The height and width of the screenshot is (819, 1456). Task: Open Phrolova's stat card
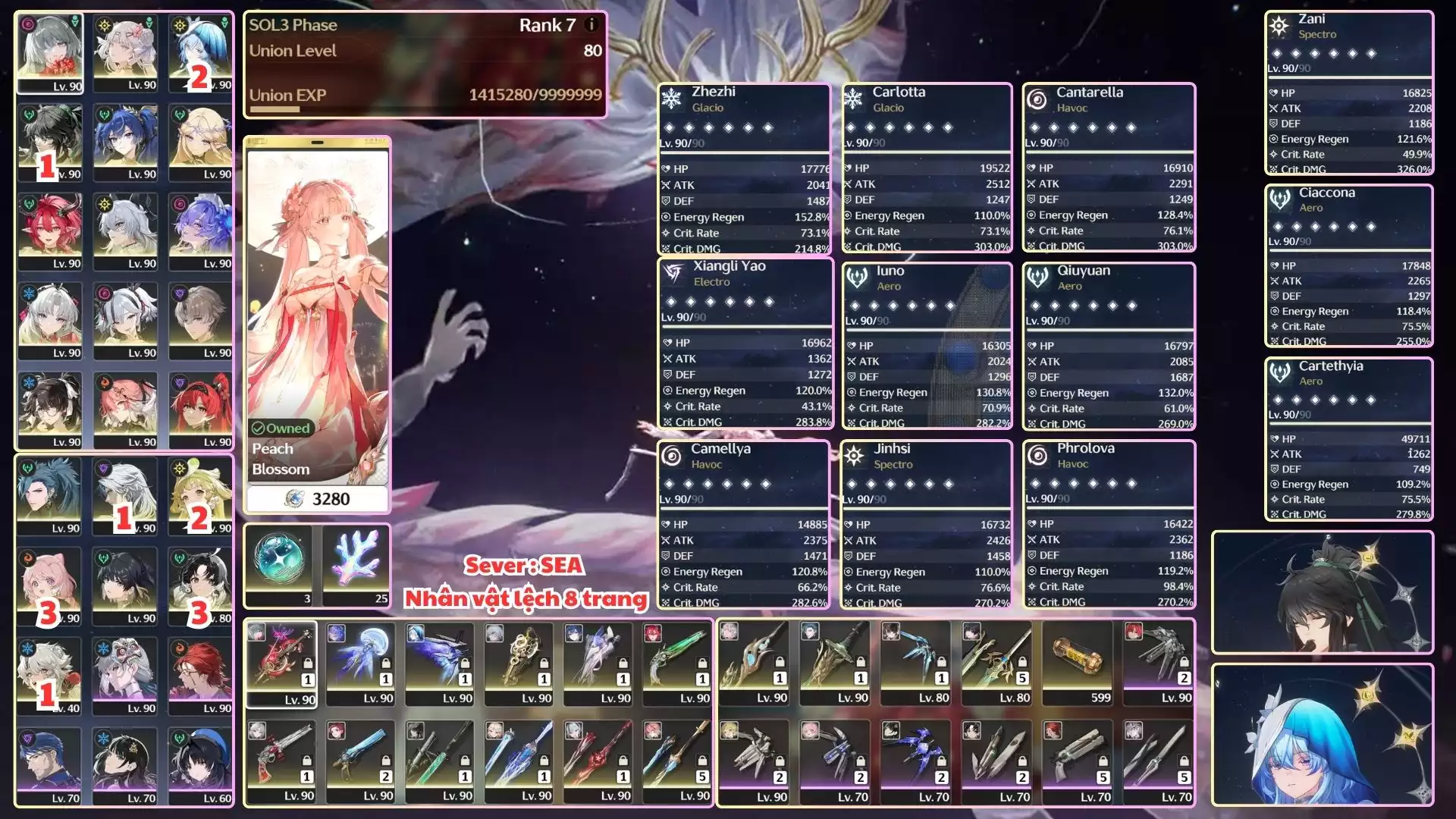point(1109,524)
